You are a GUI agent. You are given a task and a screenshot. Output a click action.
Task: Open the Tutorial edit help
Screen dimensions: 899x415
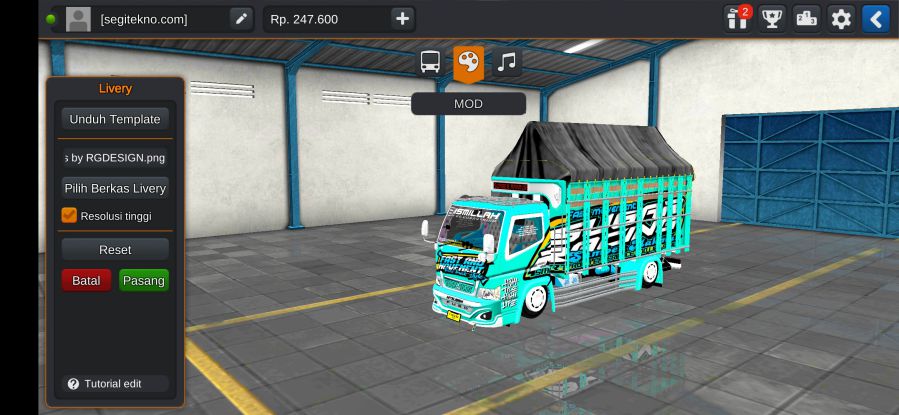coord(105,384)
